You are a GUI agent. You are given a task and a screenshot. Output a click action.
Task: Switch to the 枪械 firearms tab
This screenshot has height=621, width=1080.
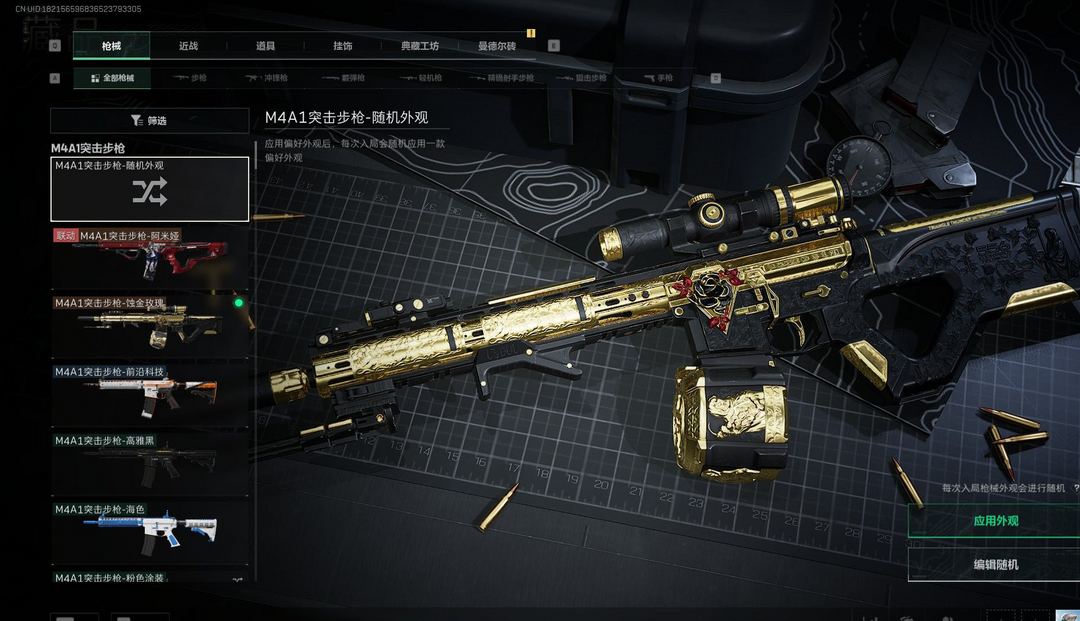111,46
